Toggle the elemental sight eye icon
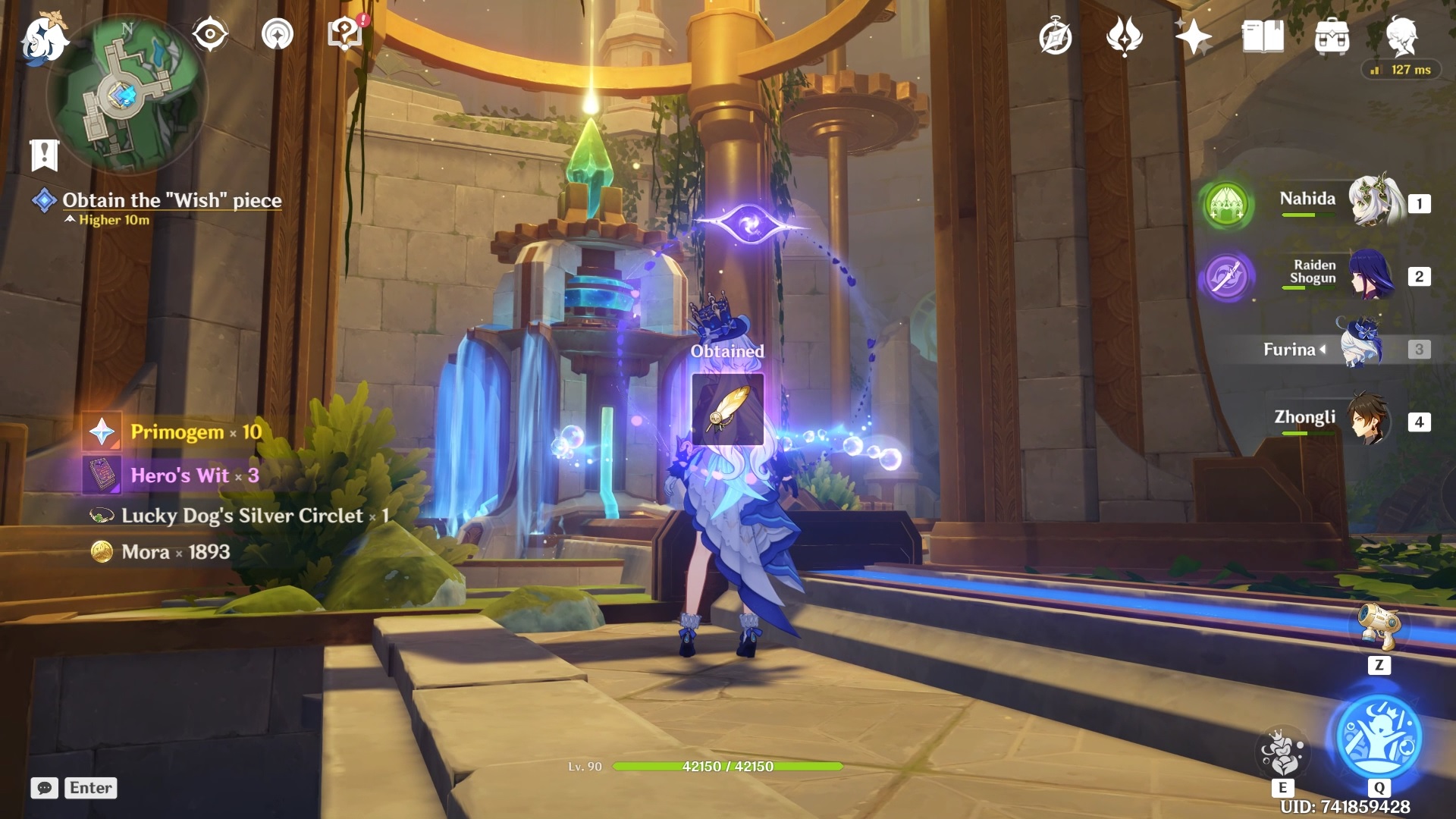Image resolution: width=1456 pixels, height=819 pixels. click(x=210, y=35)
